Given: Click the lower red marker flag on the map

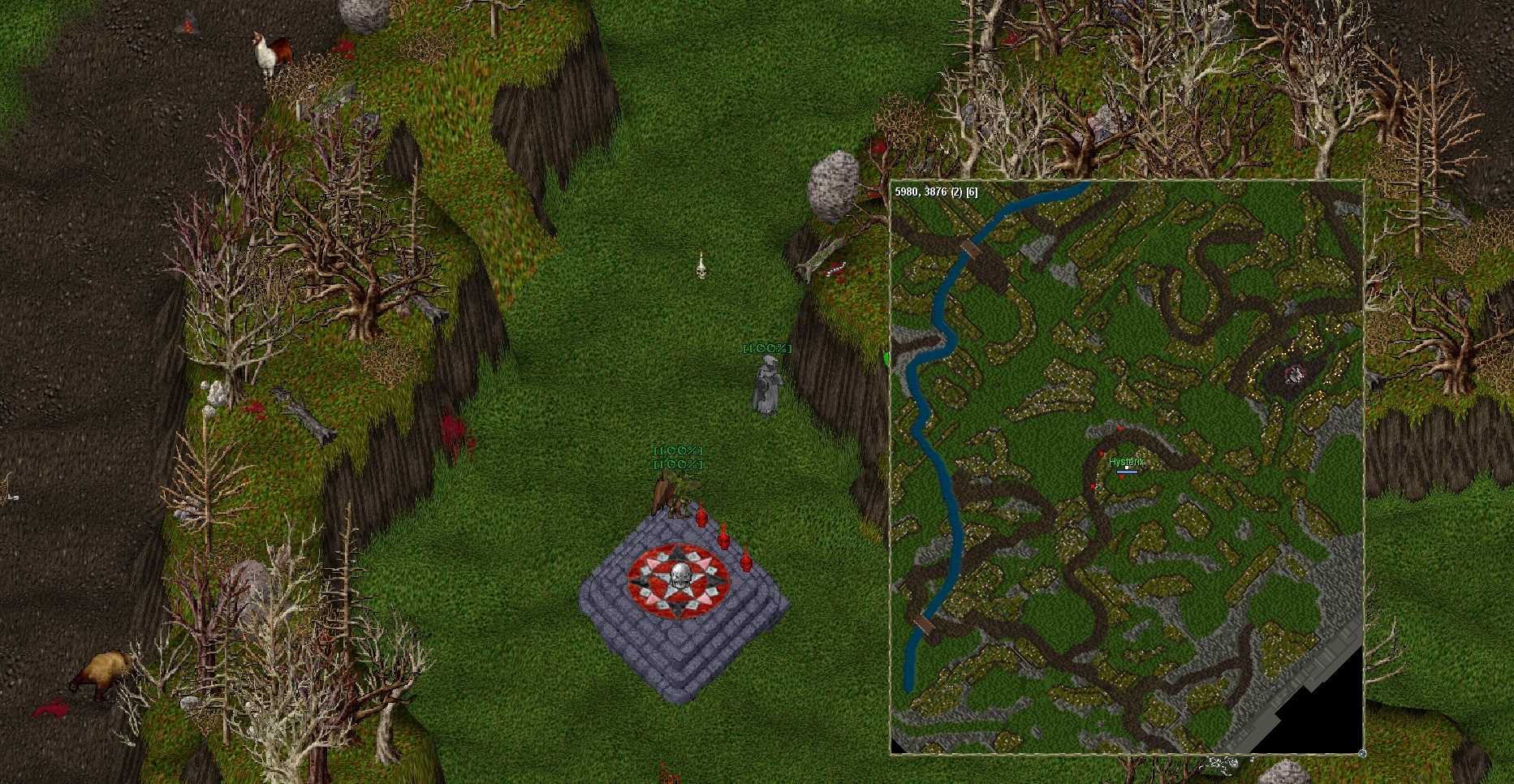Looking at the screenshot, I should pyautogui.click(x=1093, y=486).
